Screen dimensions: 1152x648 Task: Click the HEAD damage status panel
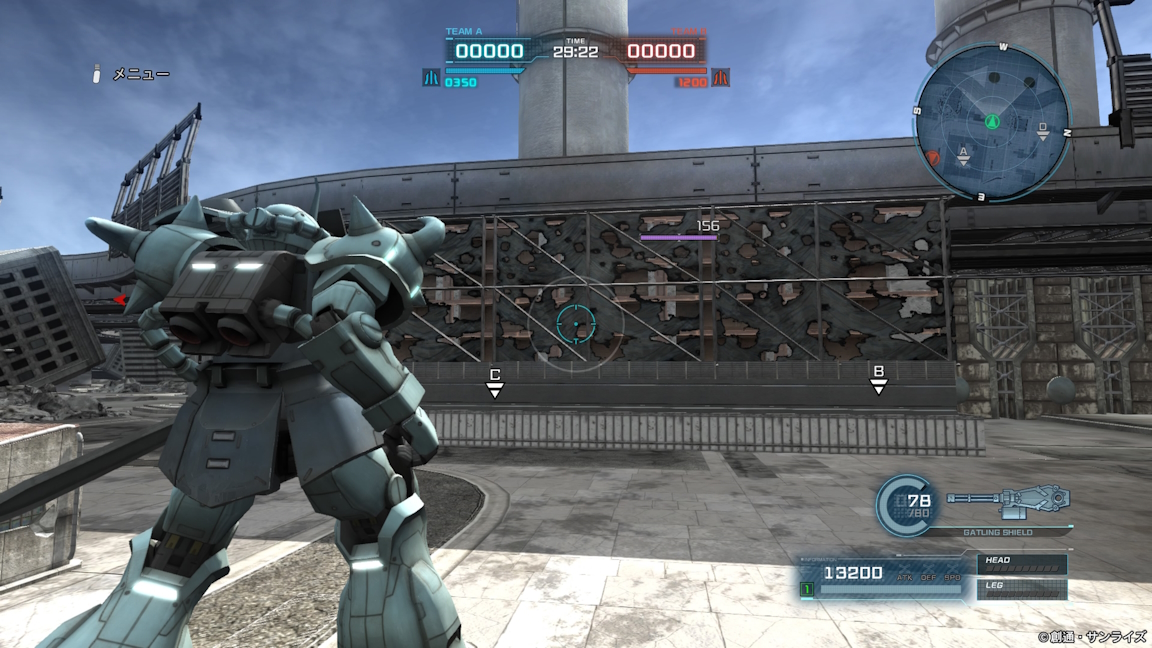pos(1020,564)
